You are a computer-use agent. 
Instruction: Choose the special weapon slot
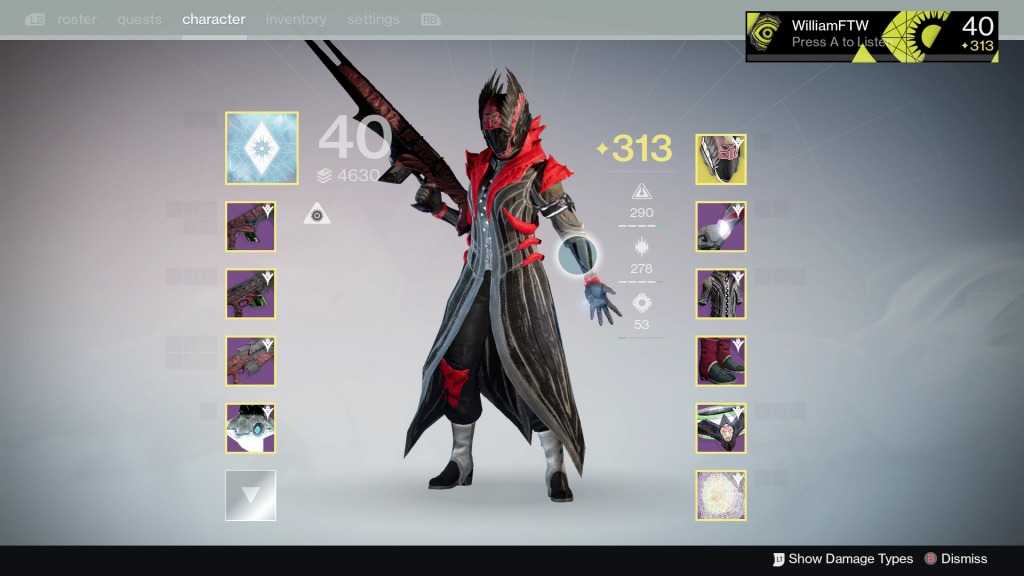click(x=250, y=294)
